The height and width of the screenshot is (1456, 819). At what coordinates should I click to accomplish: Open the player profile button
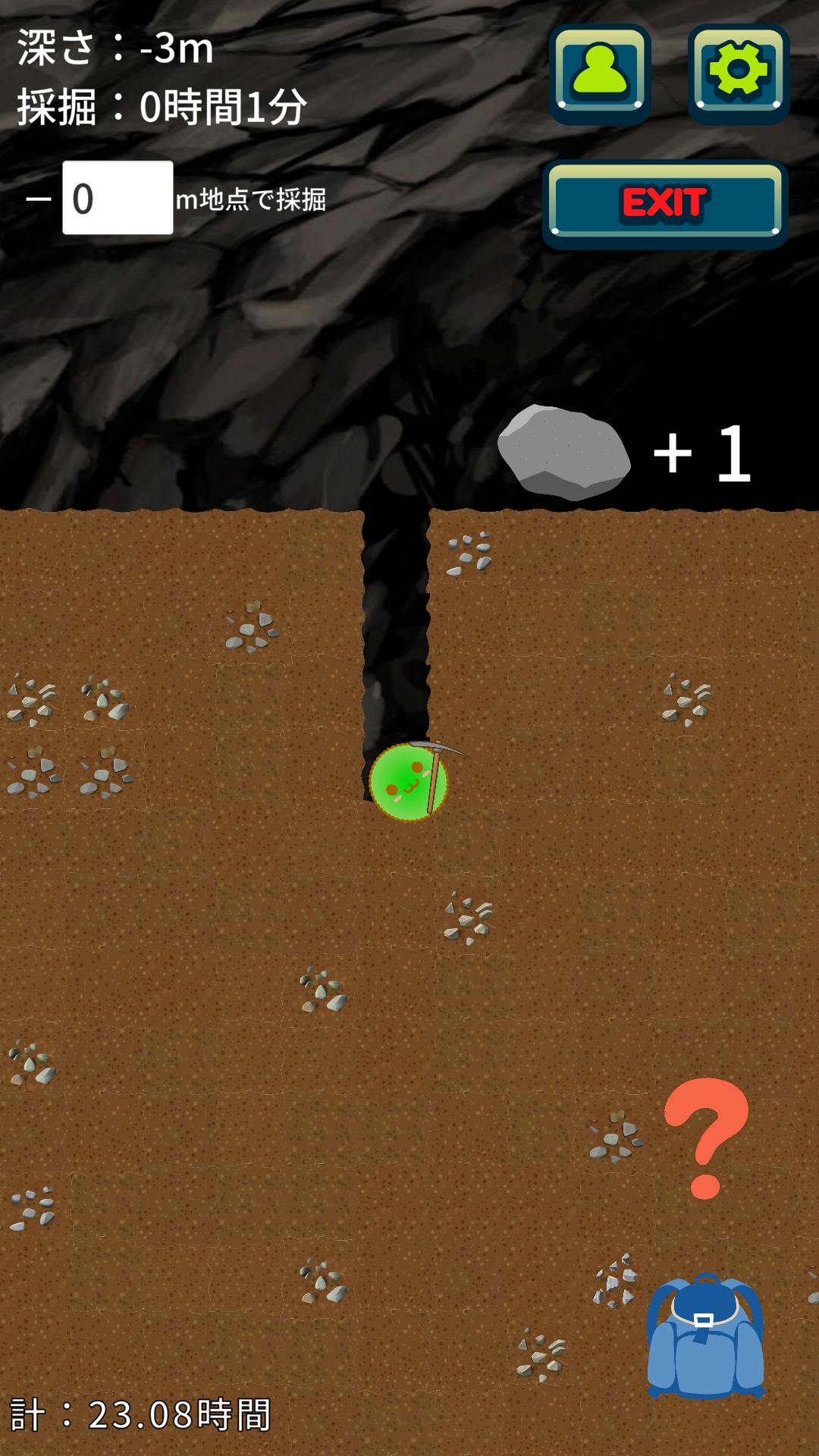[x=600, y=74]
